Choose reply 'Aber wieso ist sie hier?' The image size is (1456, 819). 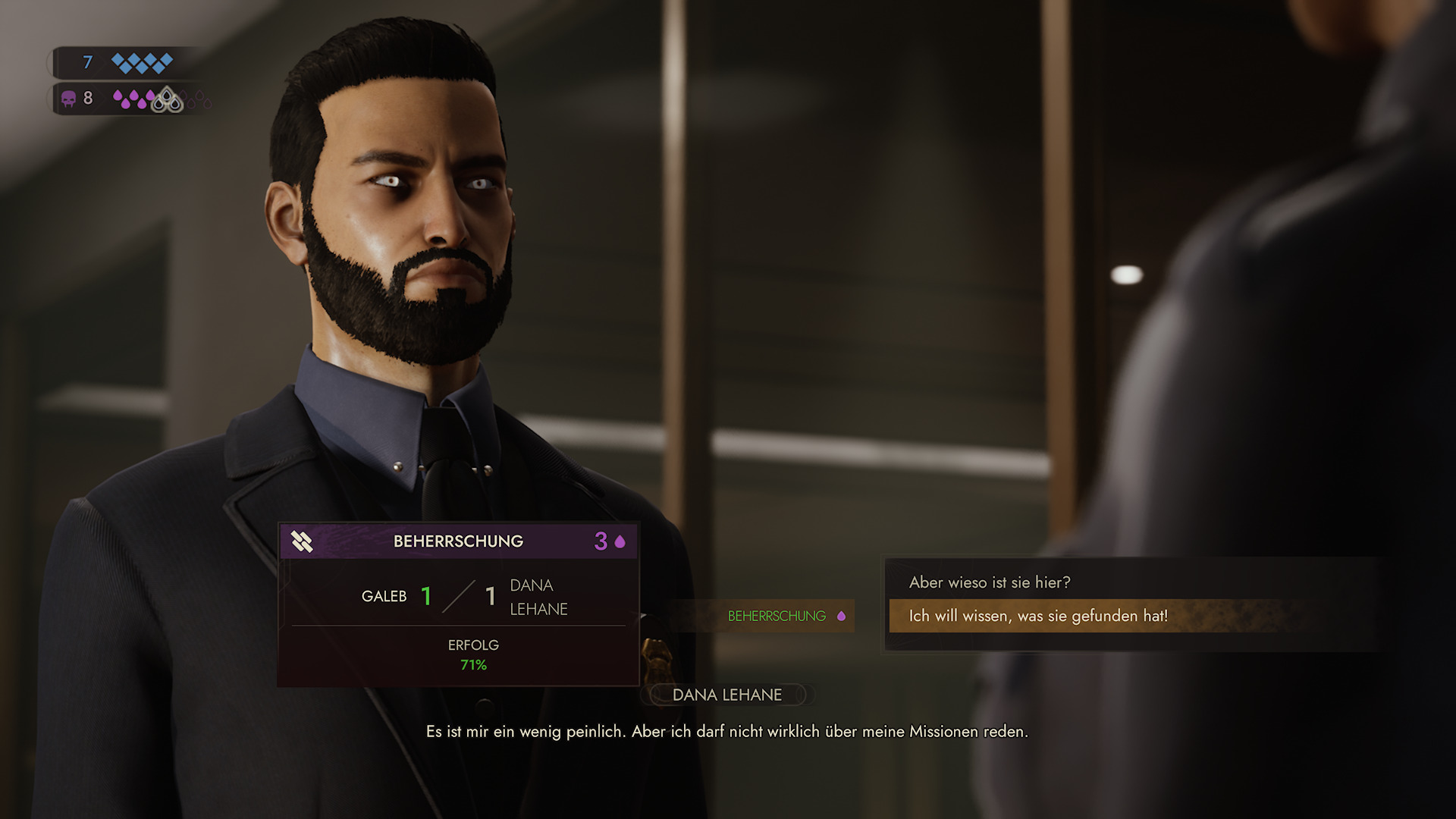click(x=990, y=582)
